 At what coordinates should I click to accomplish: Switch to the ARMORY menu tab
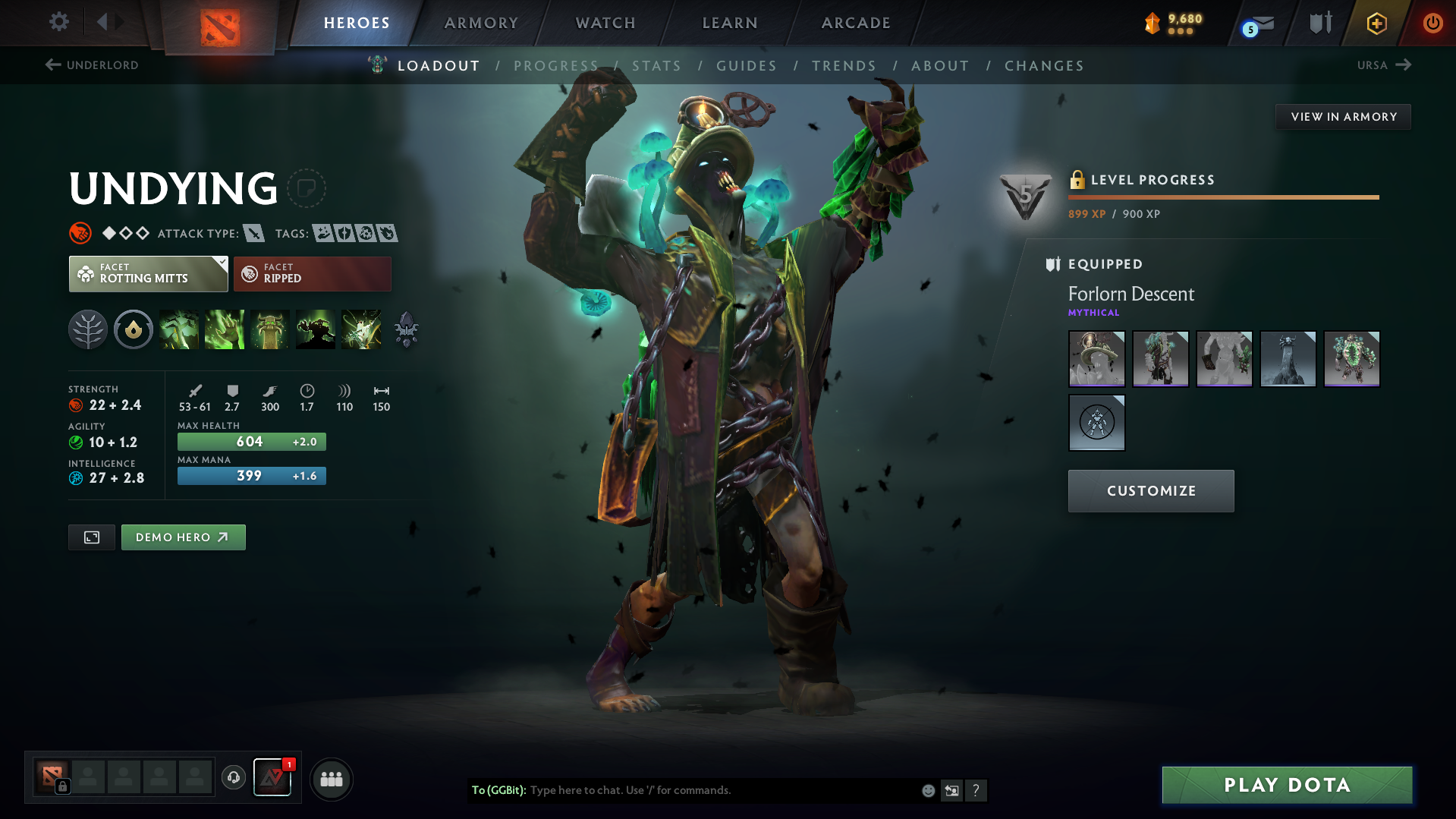[481, 23]
